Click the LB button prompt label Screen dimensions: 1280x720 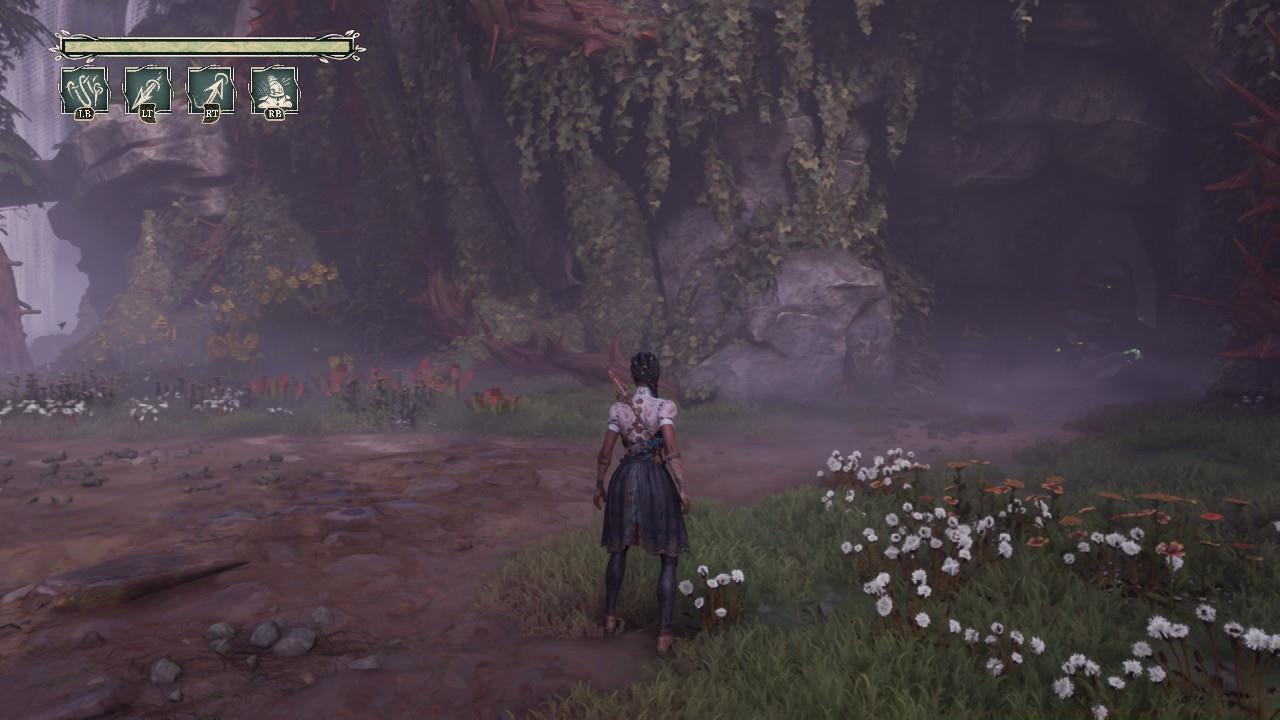[x=86, y=113]
